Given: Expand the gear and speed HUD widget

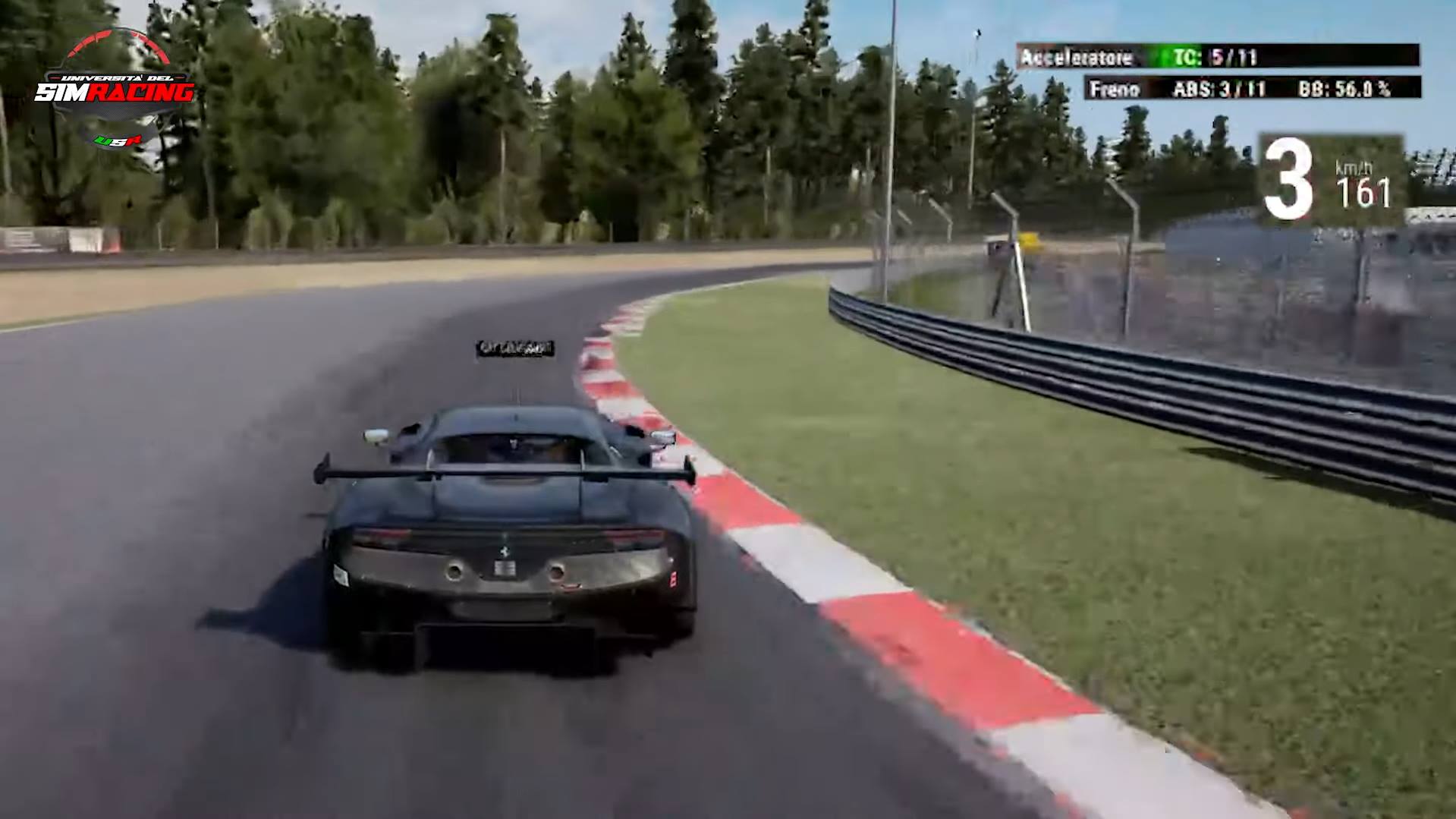Looking at the screenshot, I should pyautogui.click(x=1328, y=175).
